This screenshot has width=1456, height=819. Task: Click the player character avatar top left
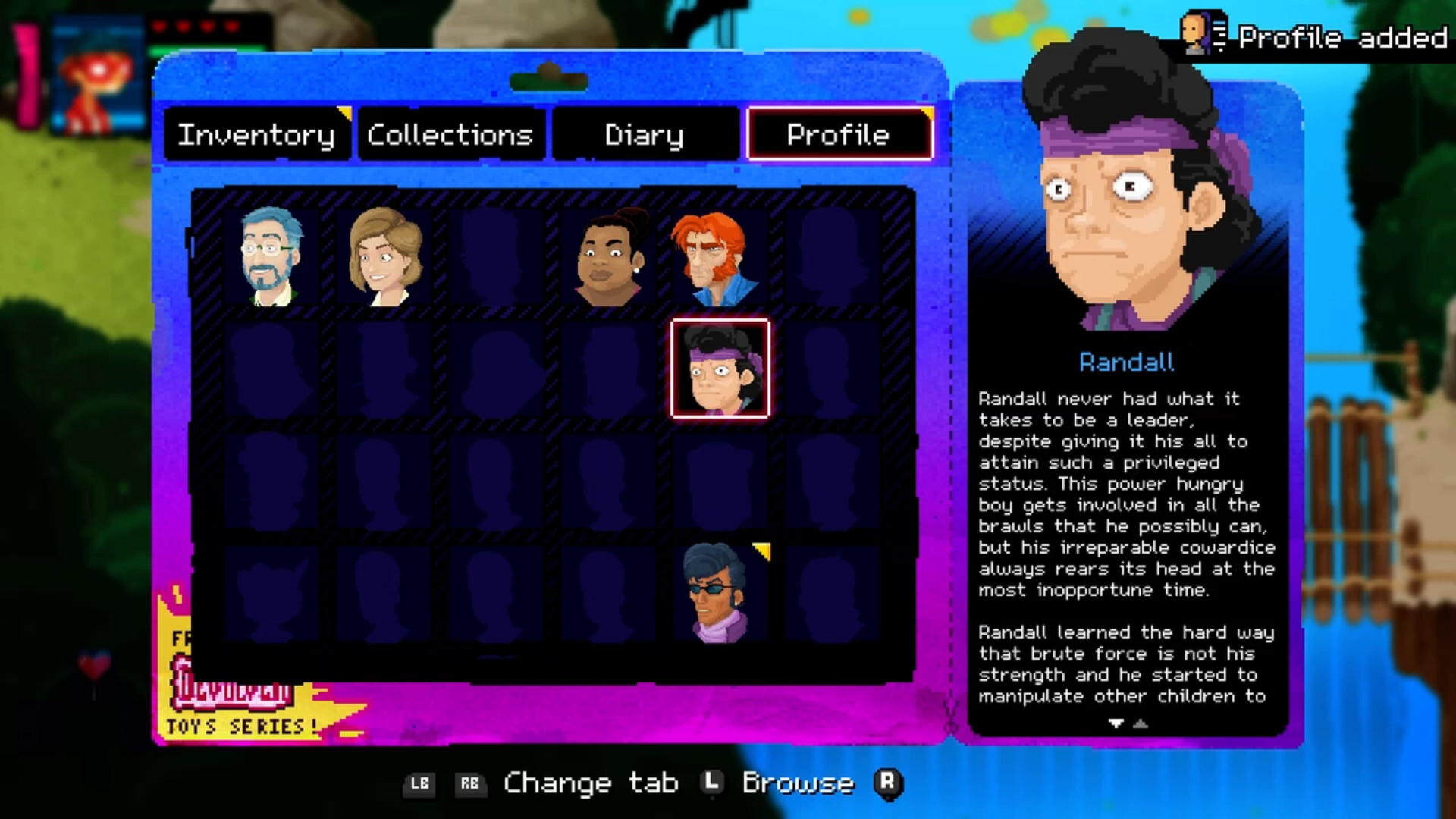pos(95,70)
